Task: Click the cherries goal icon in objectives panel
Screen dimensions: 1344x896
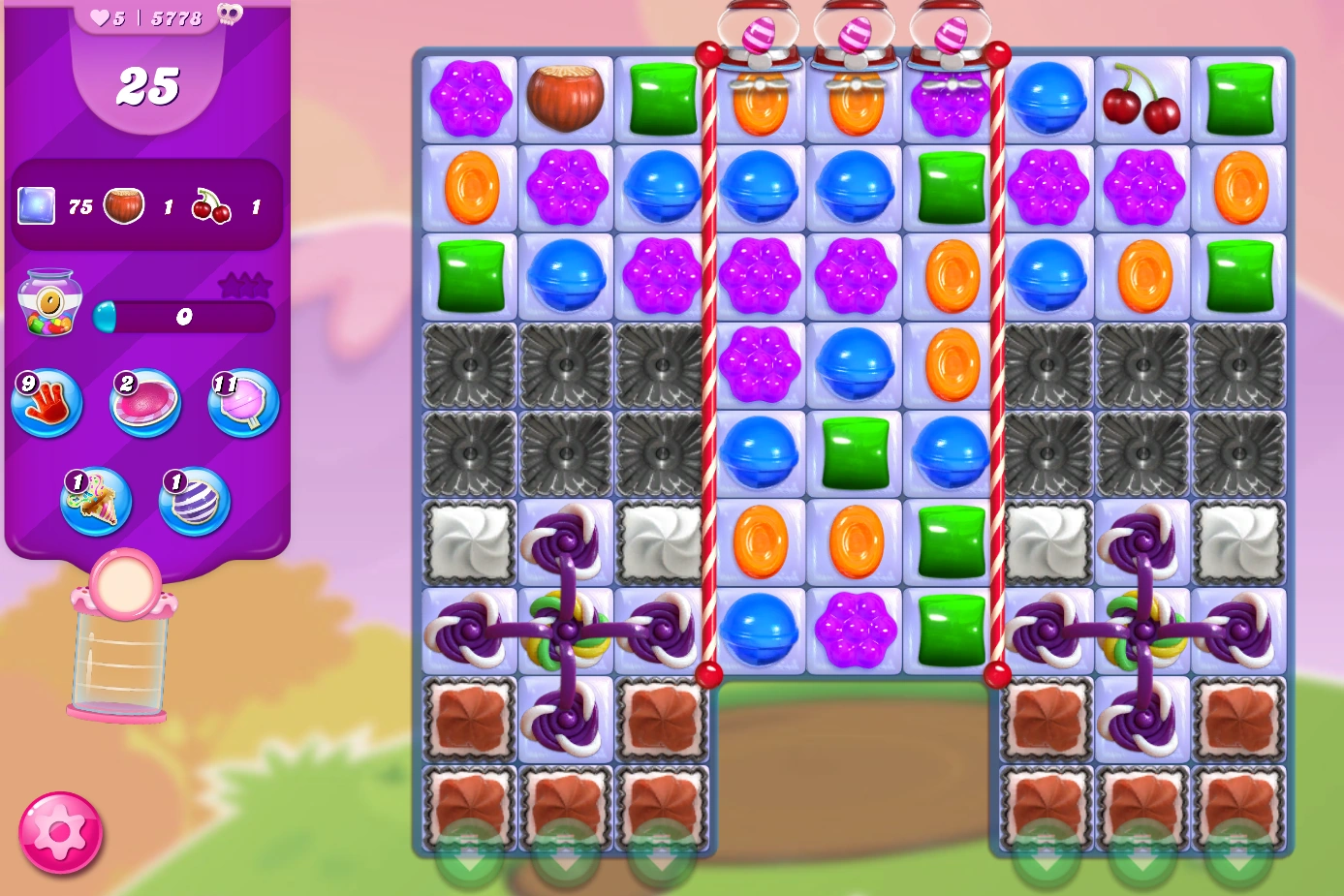Action: (x=212, y=204)
